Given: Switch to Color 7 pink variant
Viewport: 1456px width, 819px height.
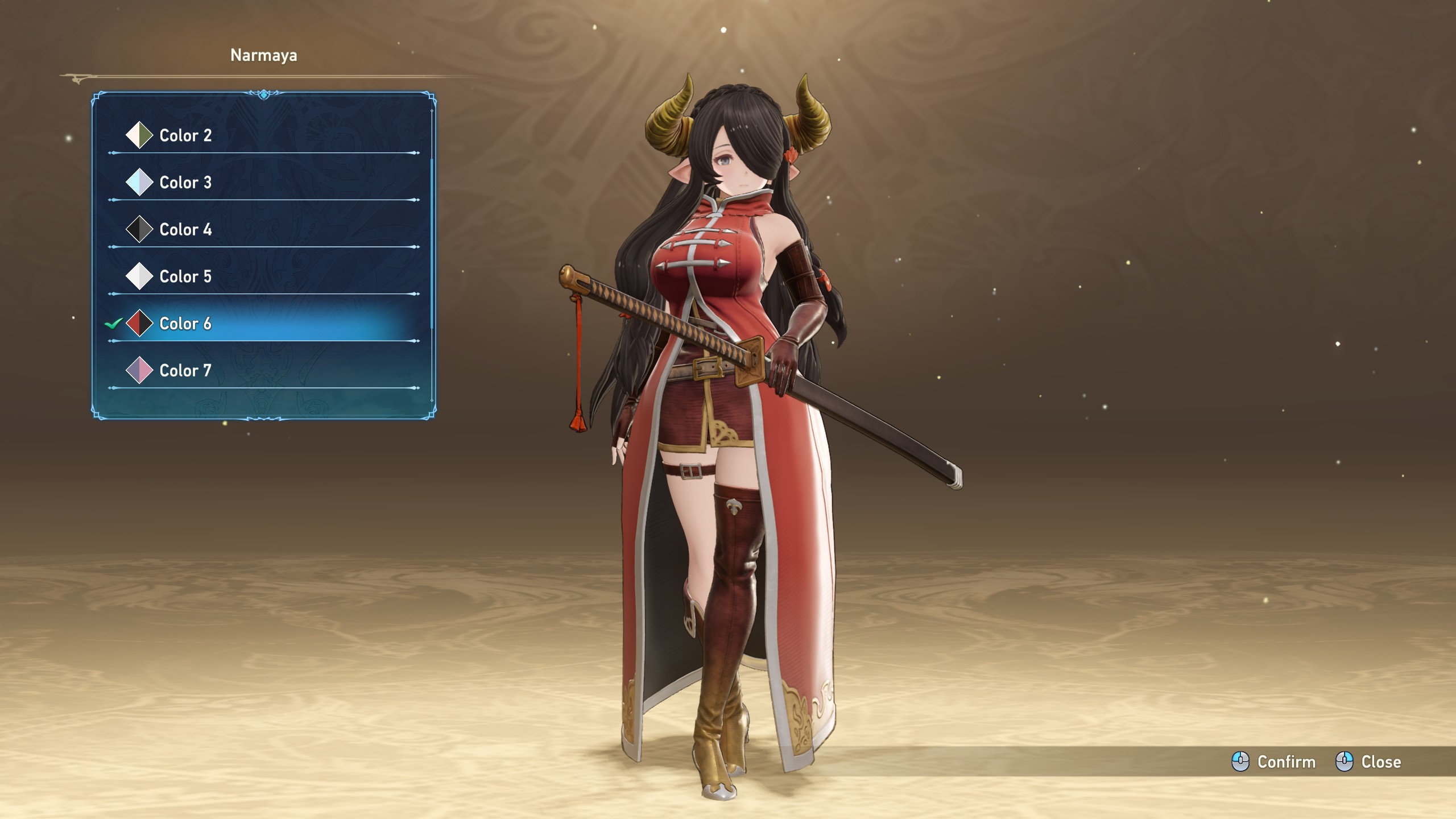Looking at the screenshot, I should pyautogui.click(x=185, y=371).
